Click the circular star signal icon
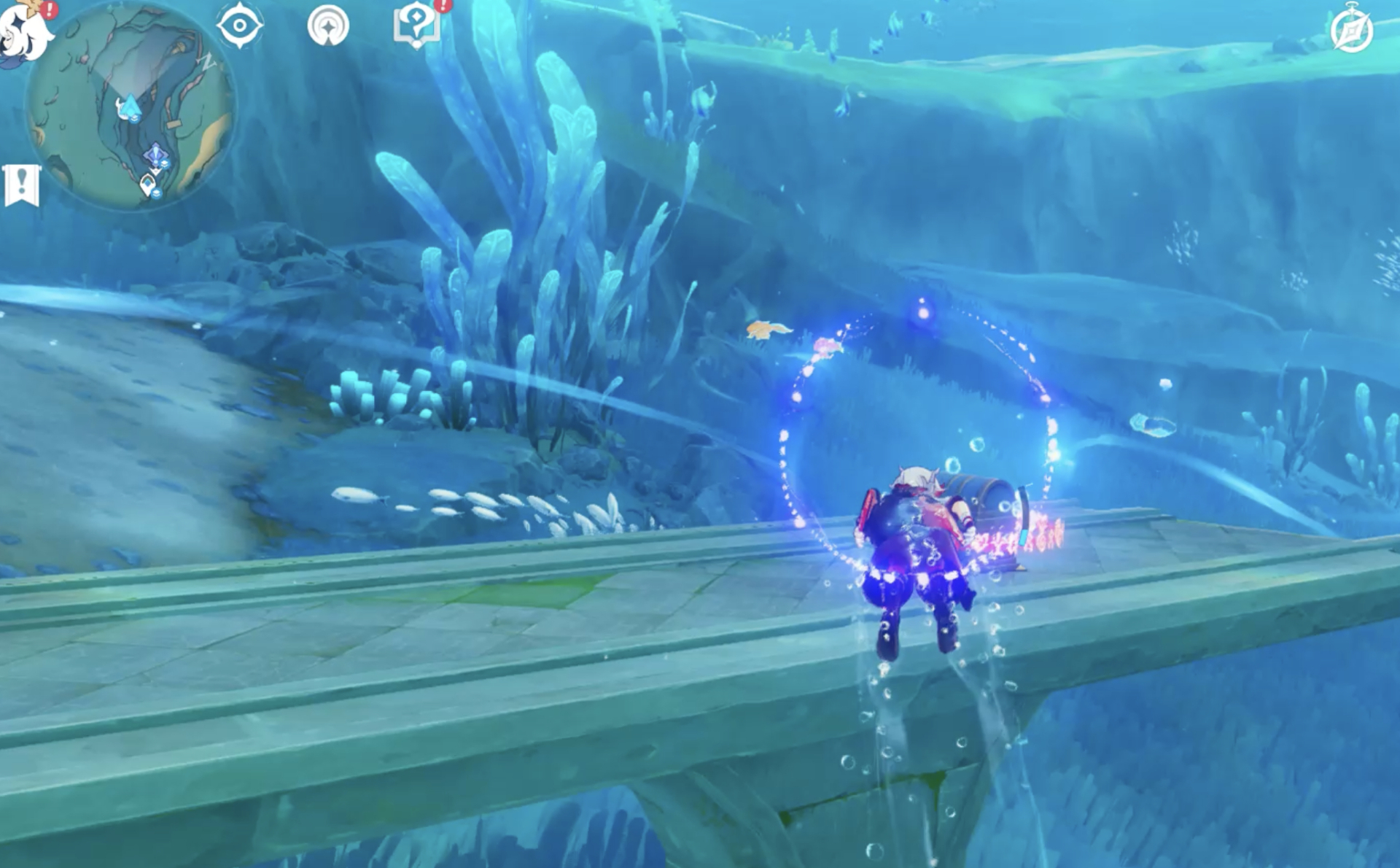1400x868 pixels. click(x=328, y=26)
